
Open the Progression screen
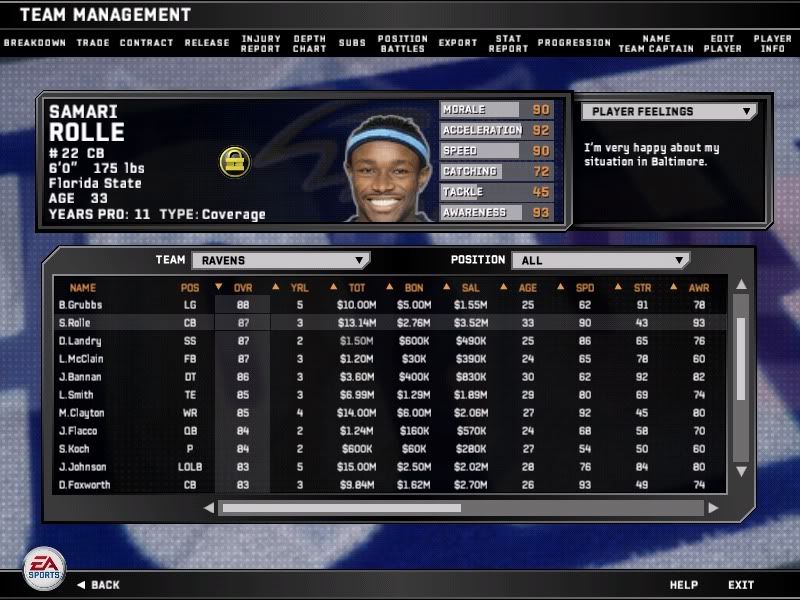574,43
